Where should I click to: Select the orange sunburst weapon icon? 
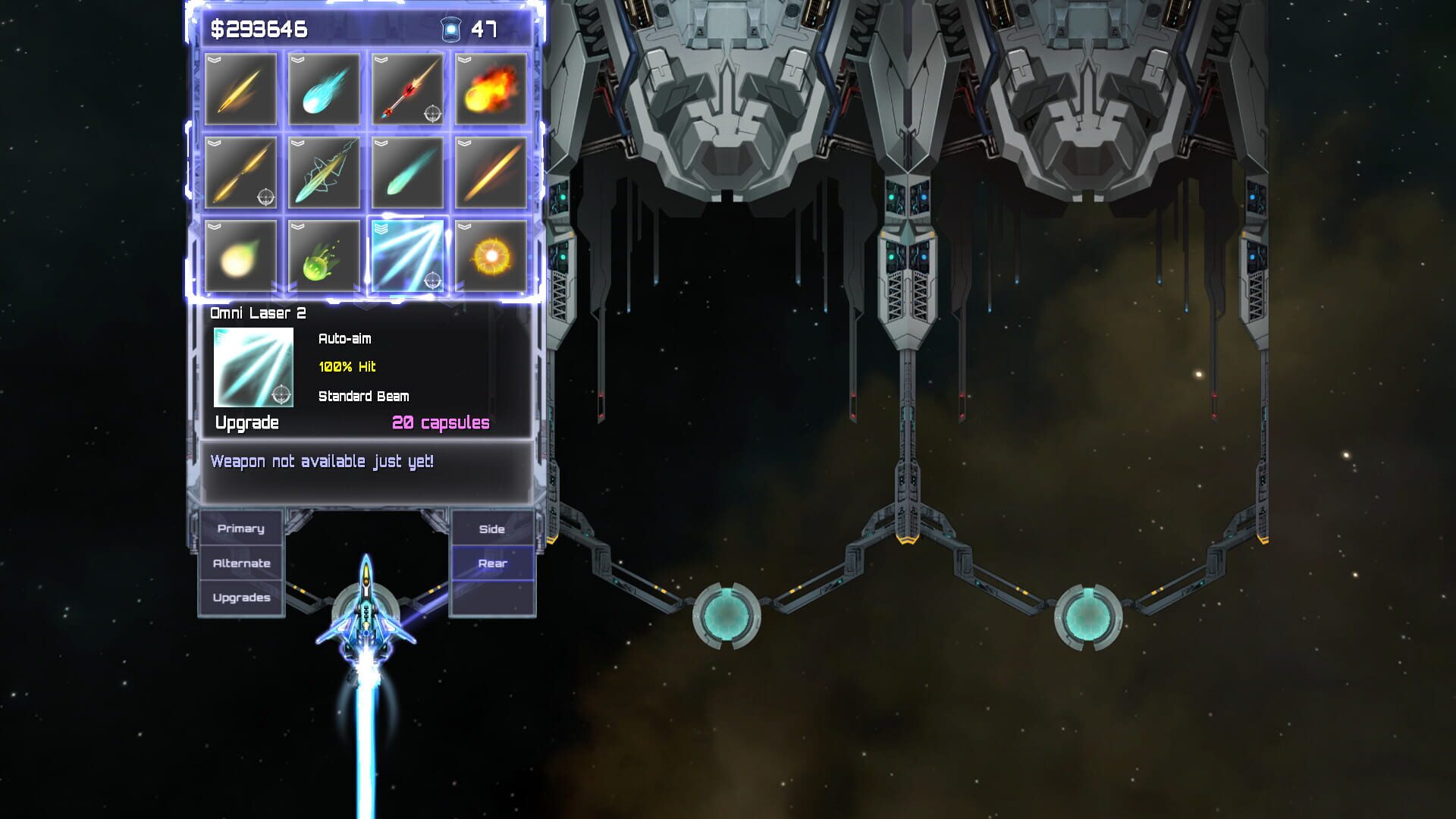tap(490, 255)
